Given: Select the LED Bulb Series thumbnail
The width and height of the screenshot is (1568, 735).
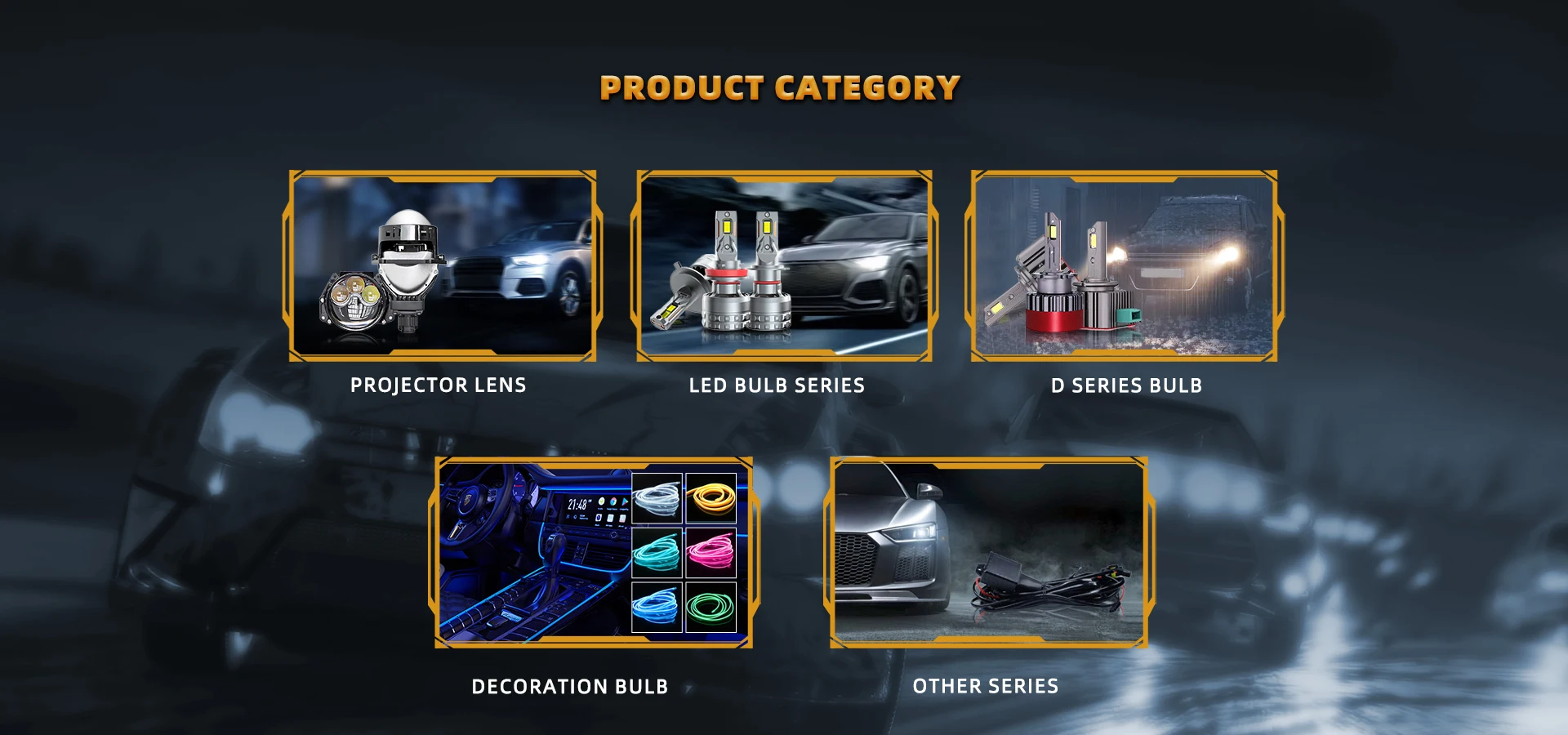Looking at the screenshot, I should pyautogui.click(x=784, y=266).
